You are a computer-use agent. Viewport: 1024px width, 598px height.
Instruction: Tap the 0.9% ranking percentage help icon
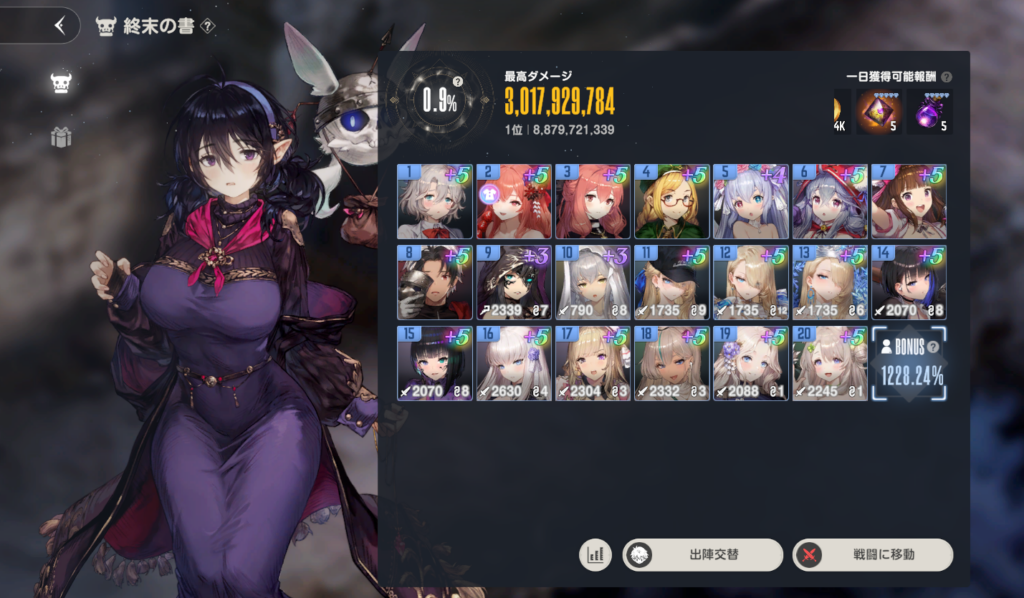tap(457, 81)
